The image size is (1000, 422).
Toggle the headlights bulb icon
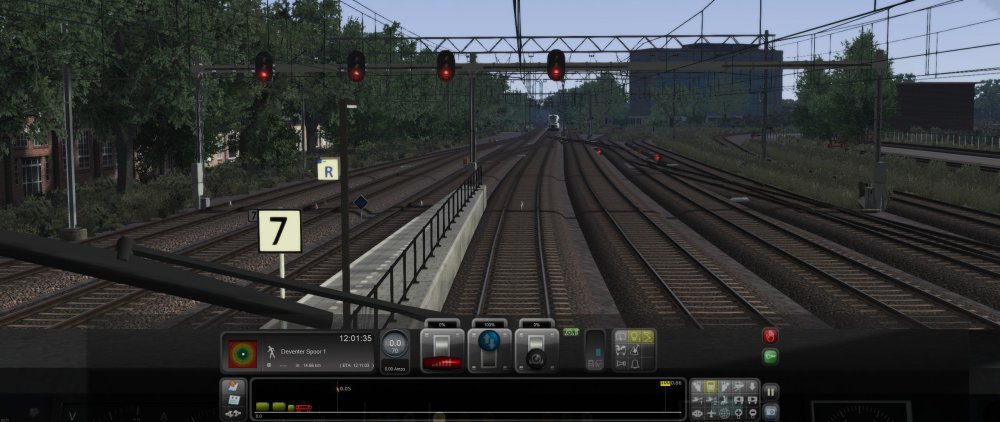[x=634, y=337]
